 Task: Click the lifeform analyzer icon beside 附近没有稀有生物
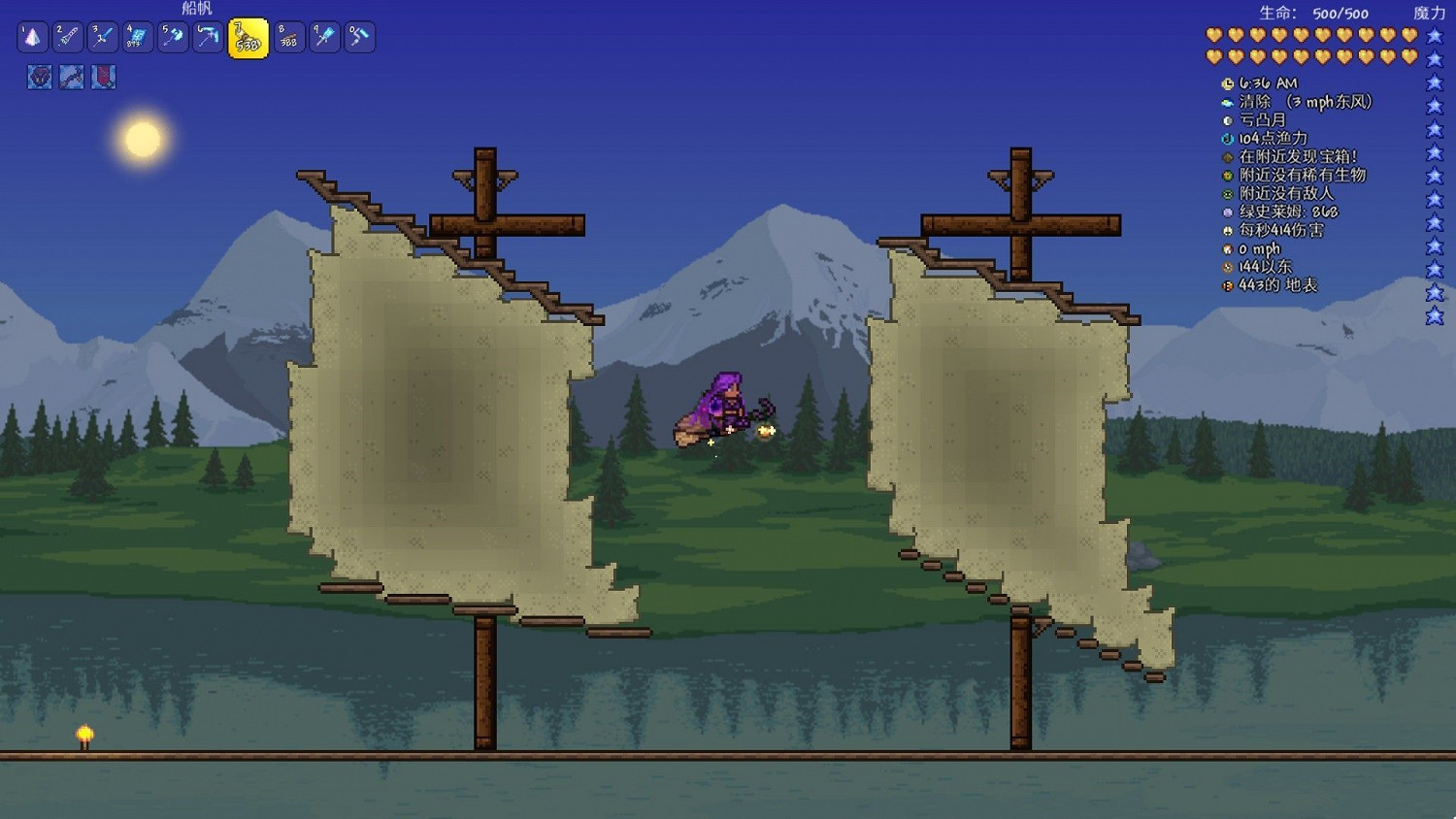pos(1228,175)
